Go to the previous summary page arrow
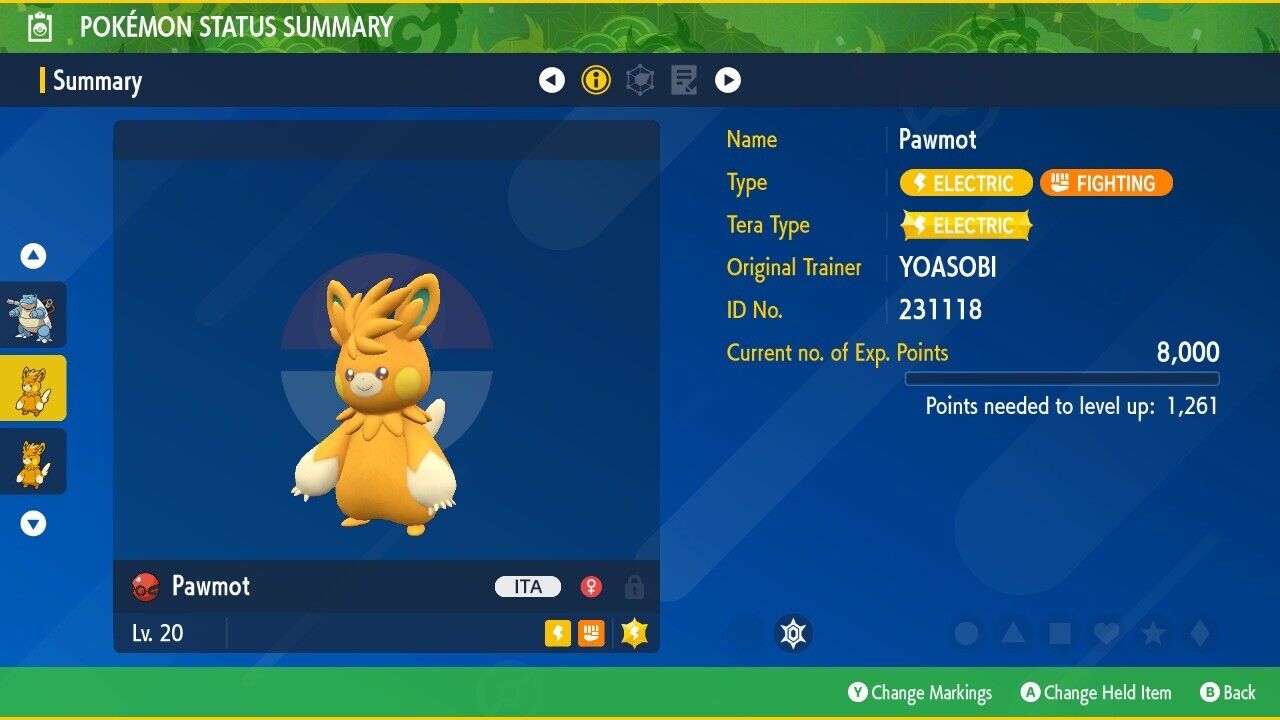This screenshot has height=720, width=1280. click(x=552, y=80)
